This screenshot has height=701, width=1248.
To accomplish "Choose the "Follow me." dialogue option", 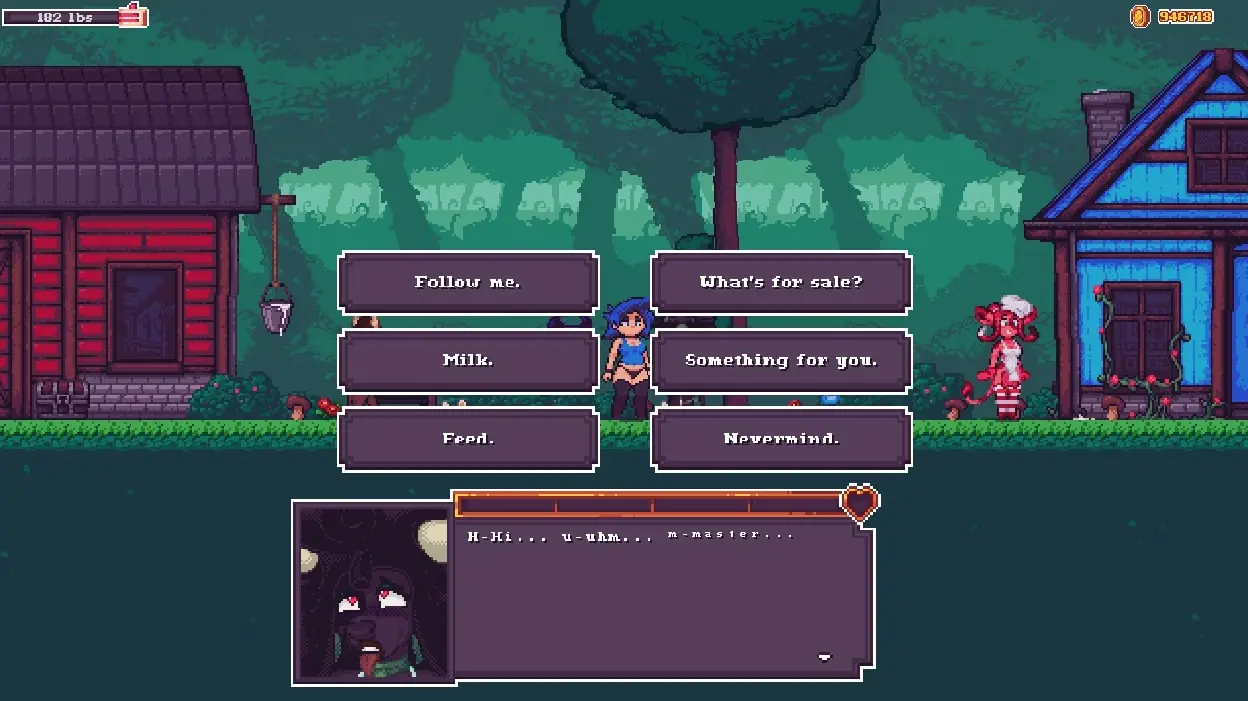I will 468,282.
